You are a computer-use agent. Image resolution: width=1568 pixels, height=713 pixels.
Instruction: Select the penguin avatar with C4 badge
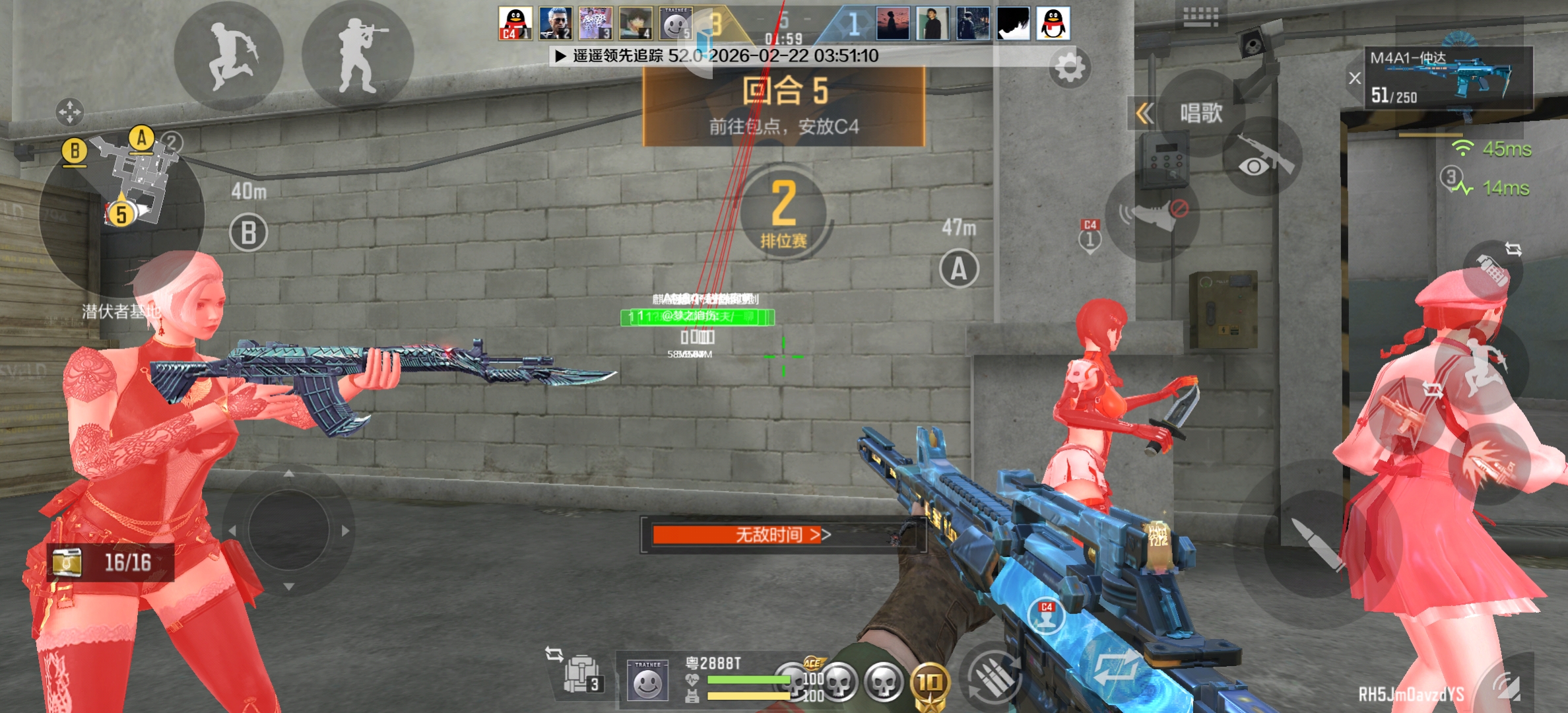(x=515, y=23)
